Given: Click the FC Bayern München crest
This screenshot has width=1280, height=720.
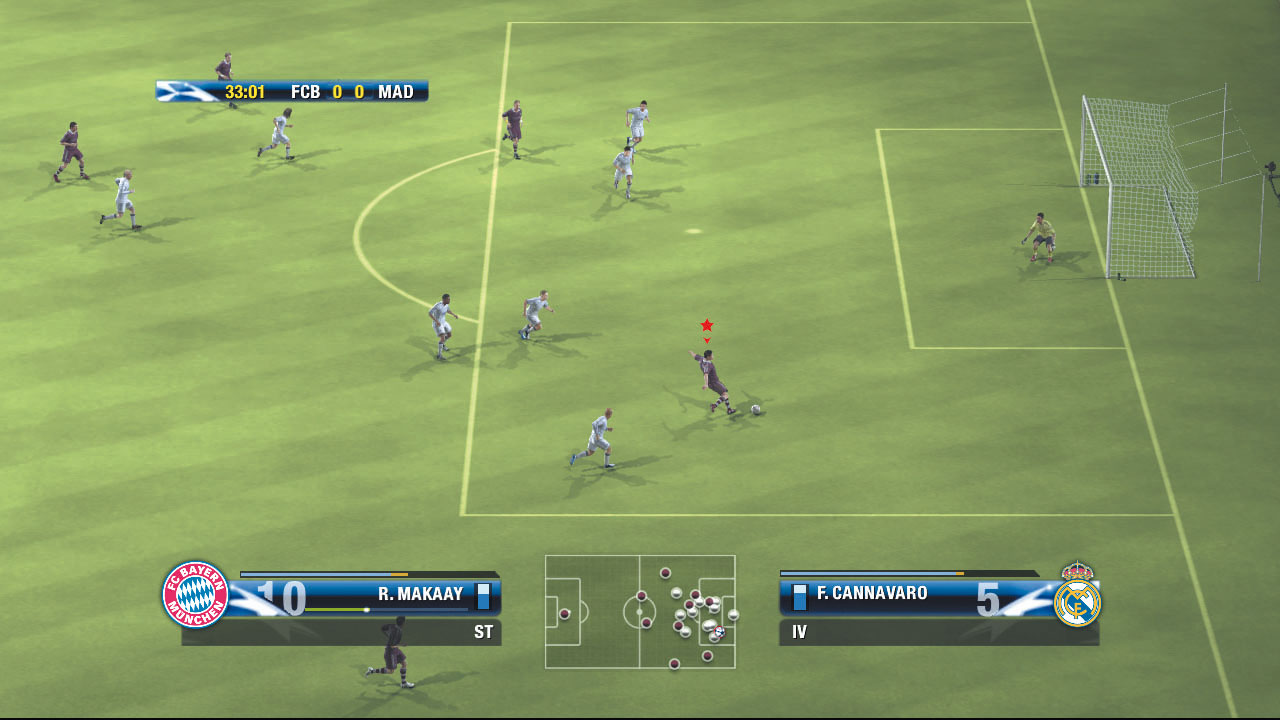Looking at the screenshot, I should click(196, 595).
